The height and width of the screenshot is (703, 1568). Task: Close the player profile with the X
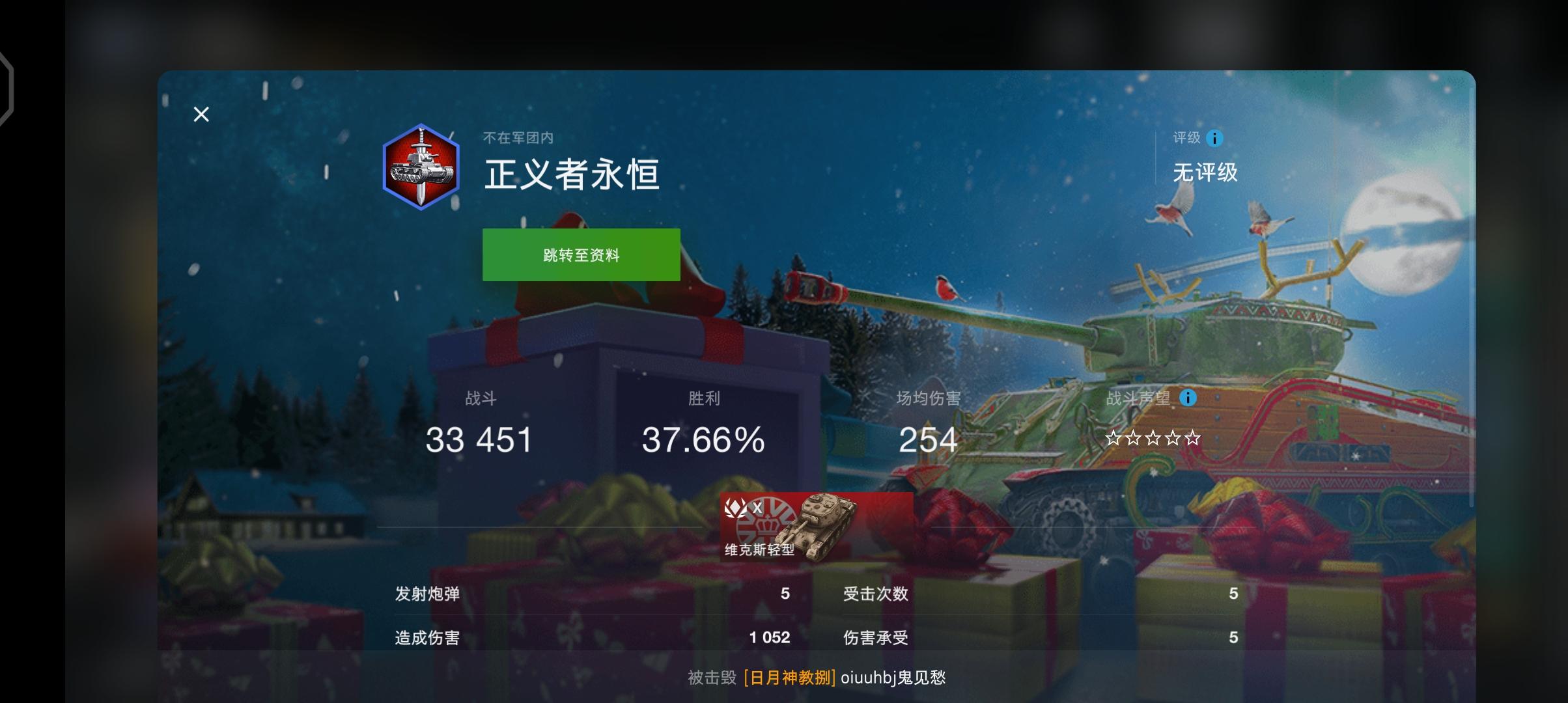[201, 114]
